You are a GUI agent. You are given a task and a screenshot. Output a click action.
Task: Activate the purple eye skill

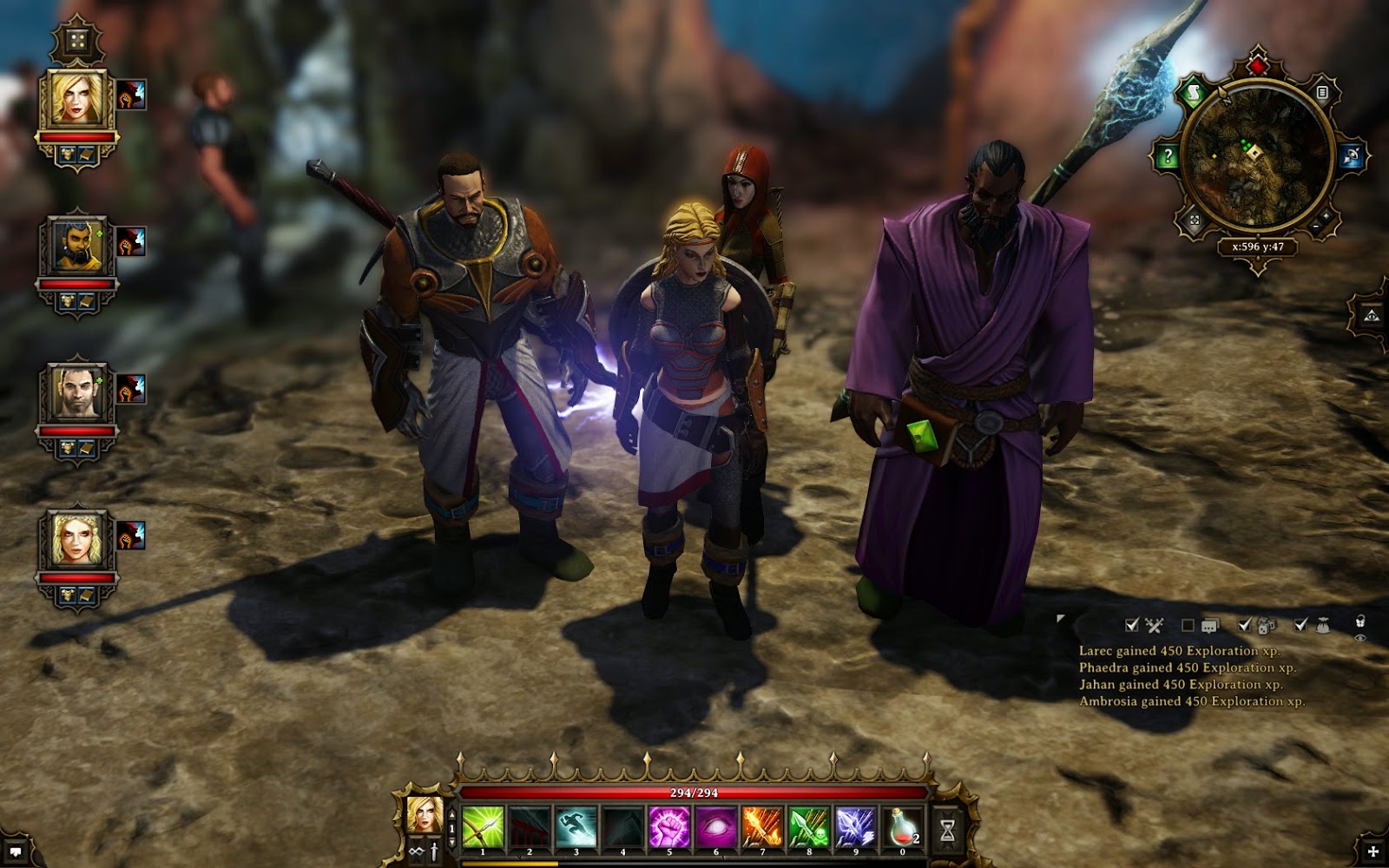point(716,827)
